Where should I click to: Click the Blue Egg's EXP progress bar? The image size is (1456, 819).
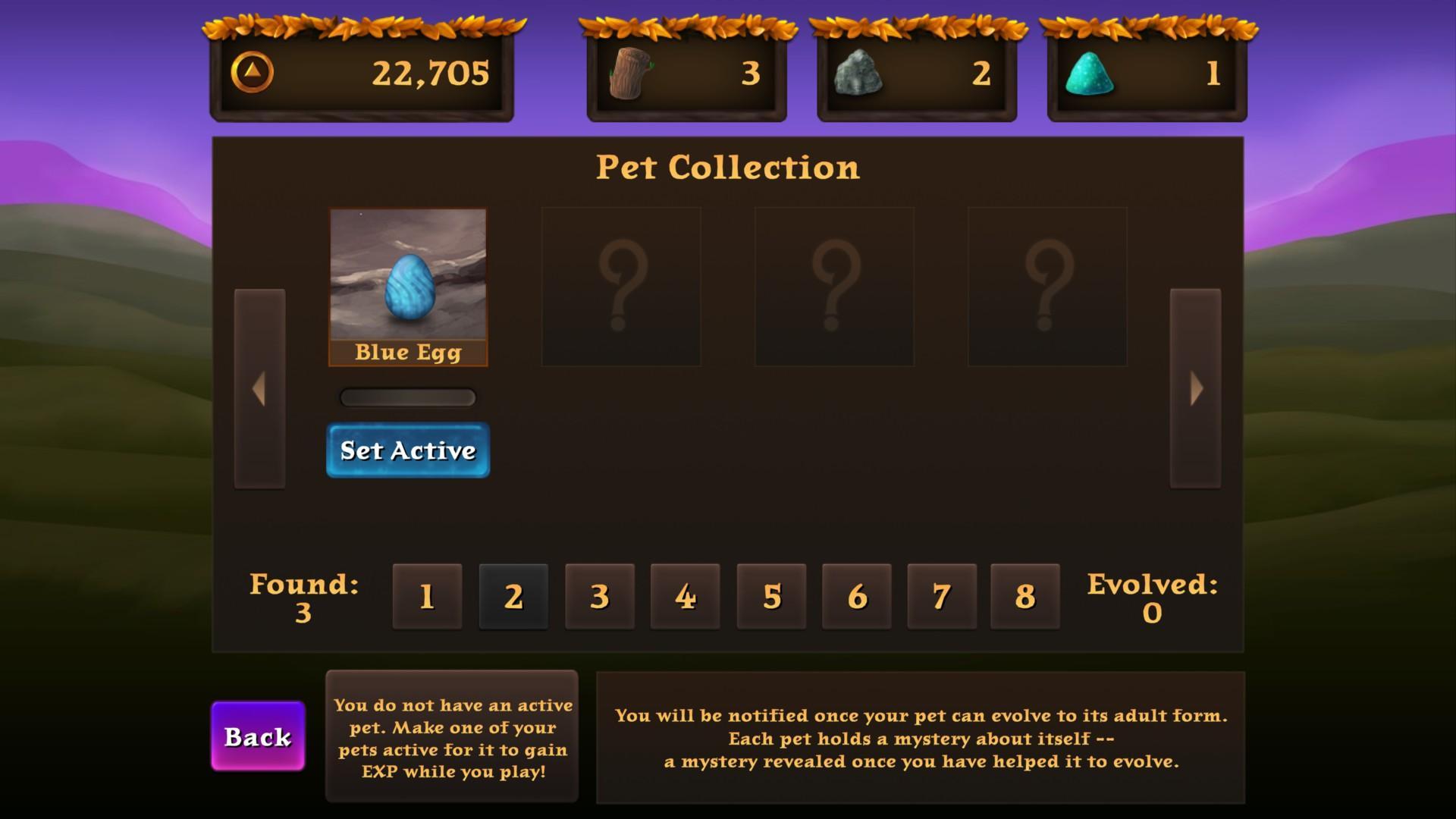[x=407, y=397]
